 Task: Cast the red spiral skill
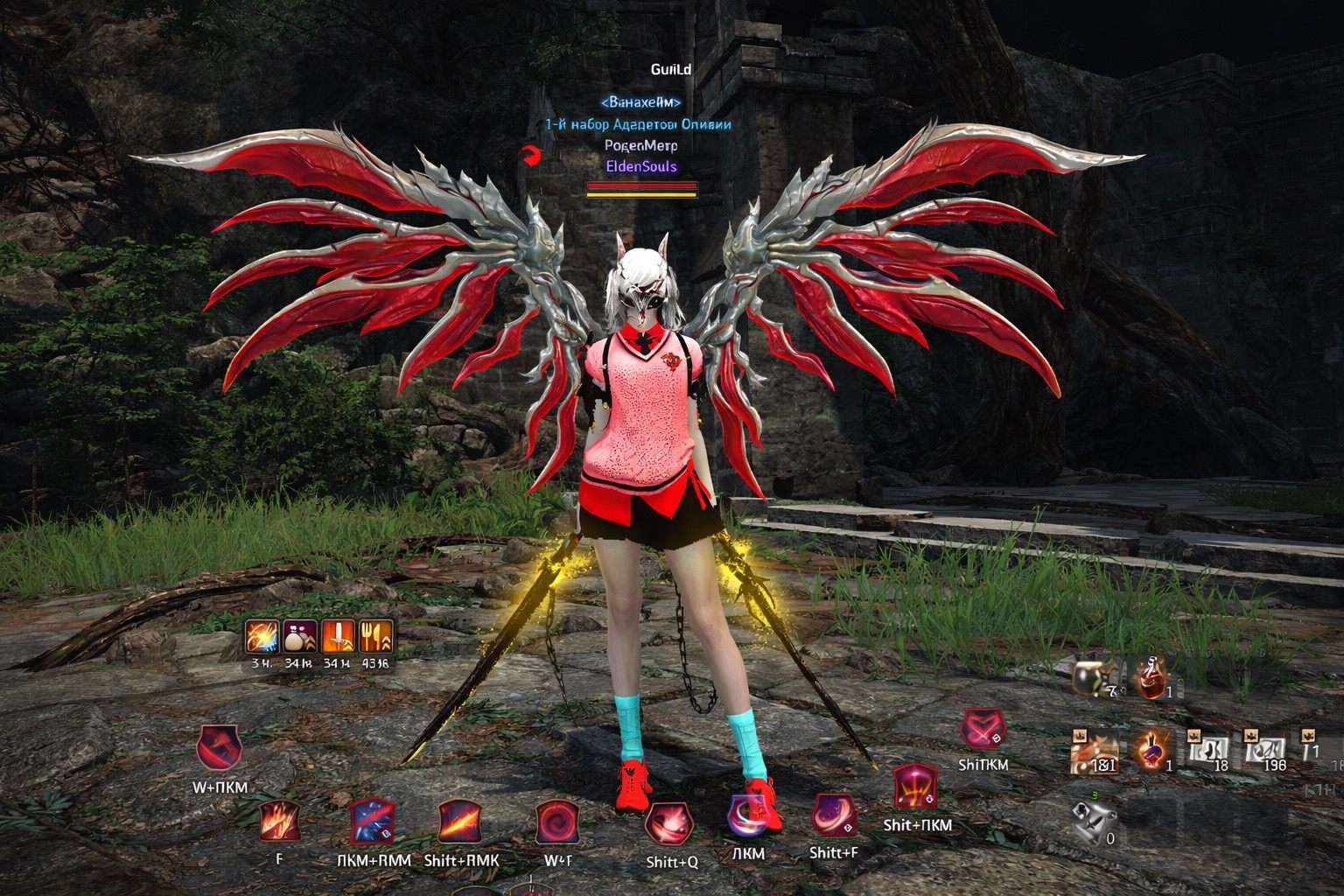(x=557, y=822)
